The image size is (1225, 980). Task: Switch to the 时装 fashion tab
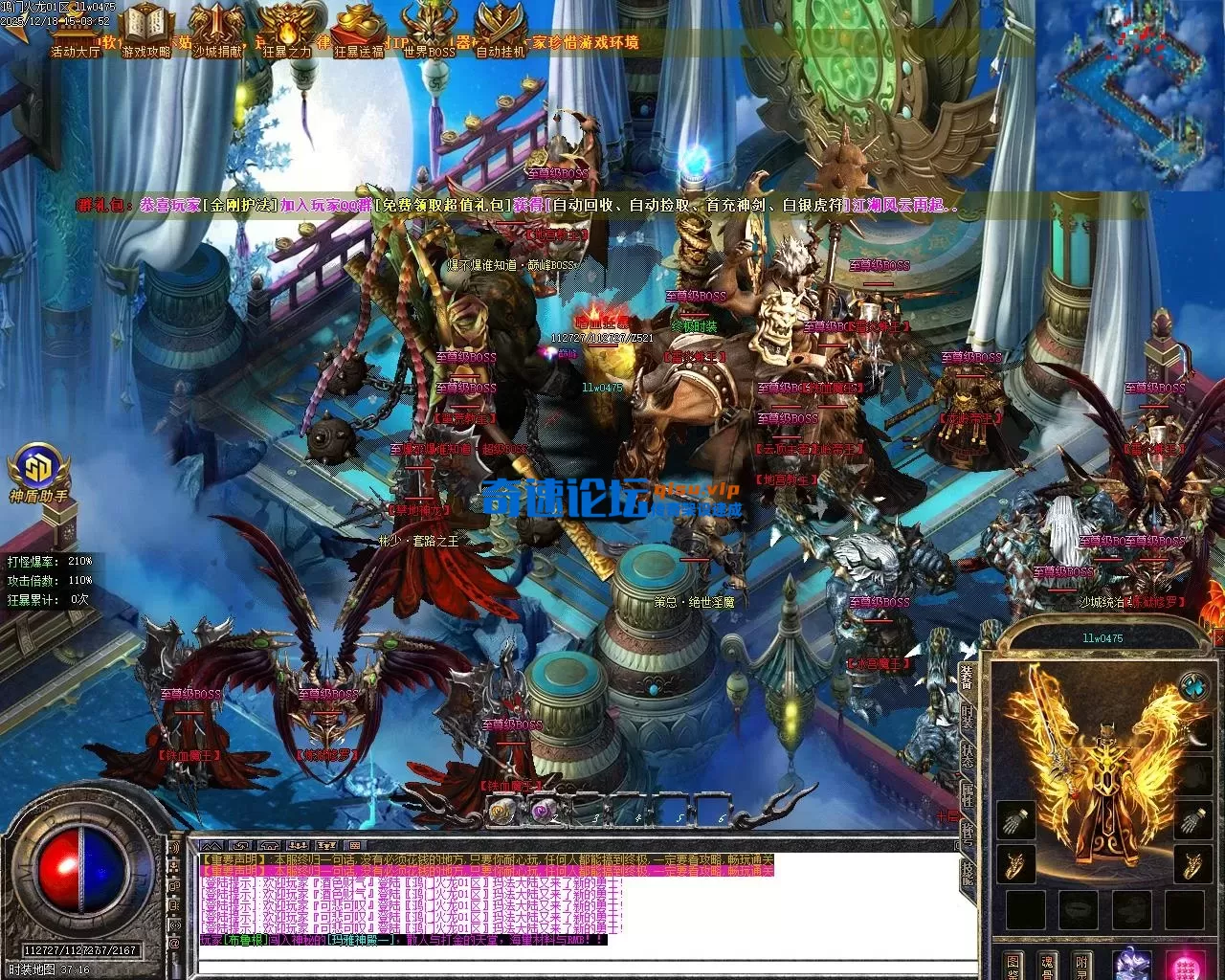pyautogui.click(x=967, y=718)
